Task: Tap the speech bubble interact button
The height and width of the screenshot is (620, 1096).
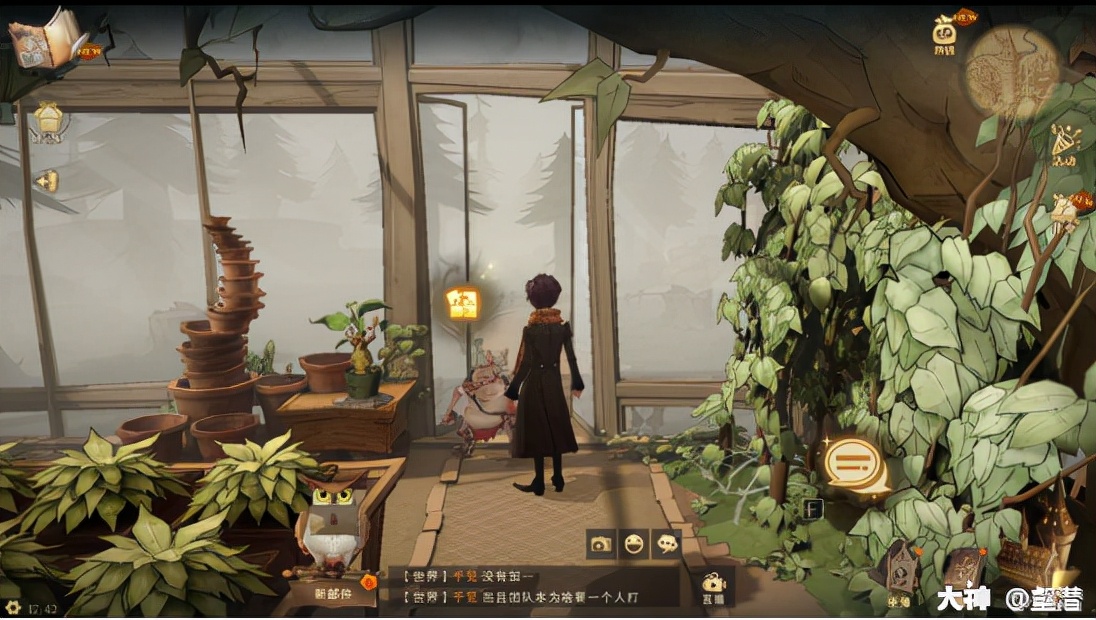Action: [x=853, y=465]
